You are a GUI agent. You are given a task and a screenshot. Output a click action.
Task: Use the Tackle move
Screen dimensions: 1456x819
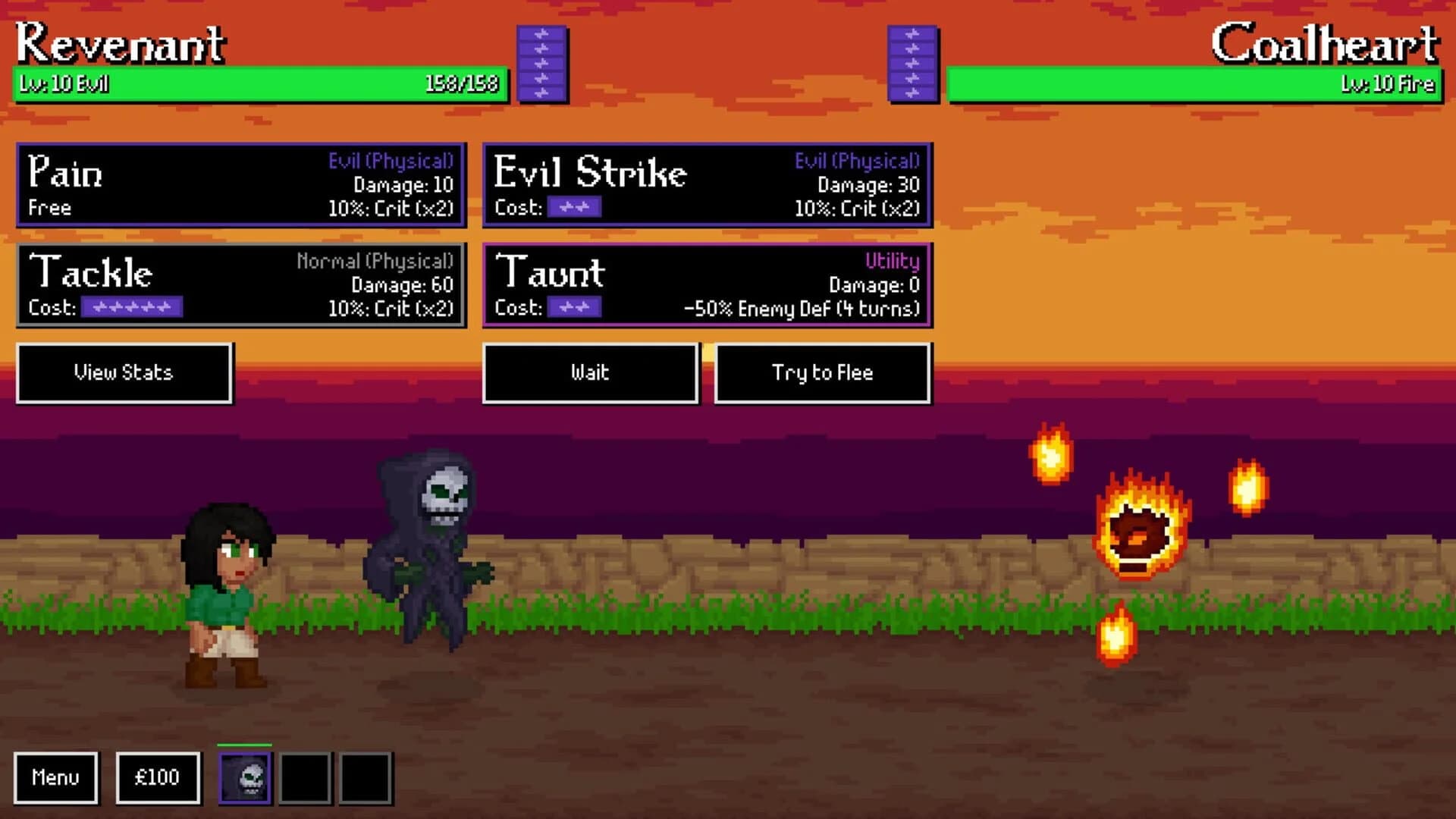tap(239, 284)
